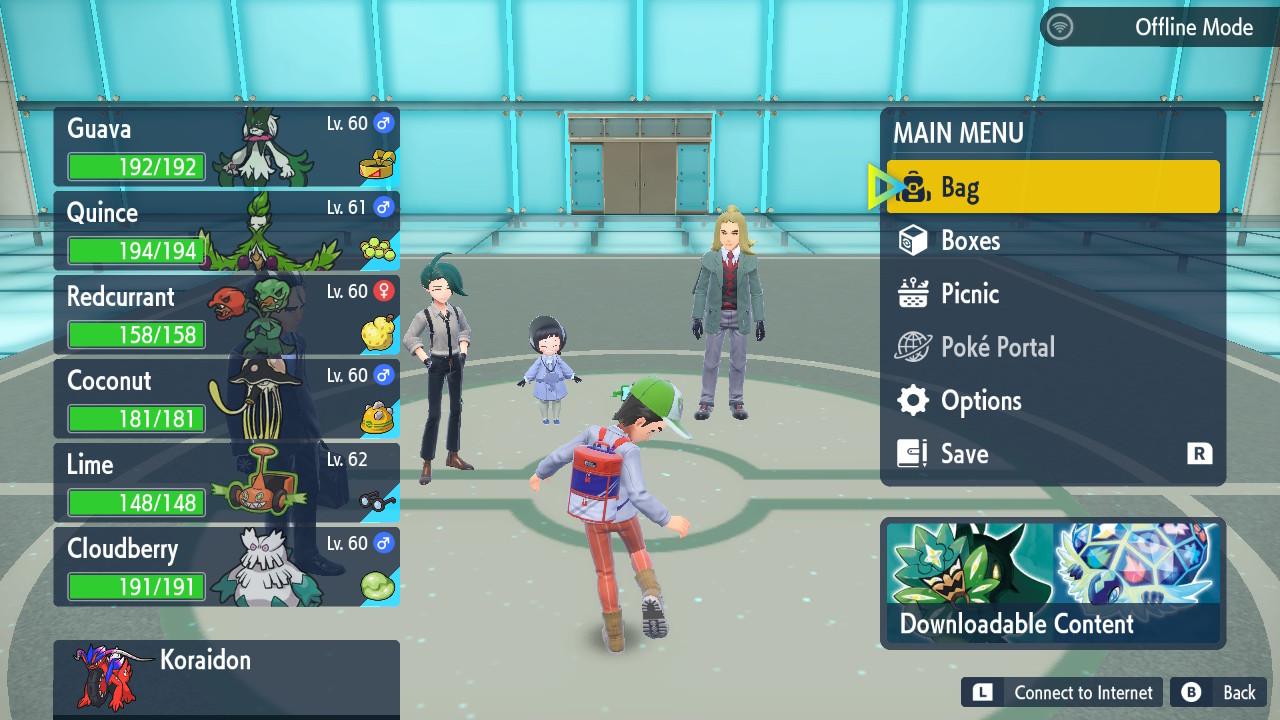Screen dimensions: 1280x720
Task: Open the Options menu
Action: click(x=1052, y=401)
